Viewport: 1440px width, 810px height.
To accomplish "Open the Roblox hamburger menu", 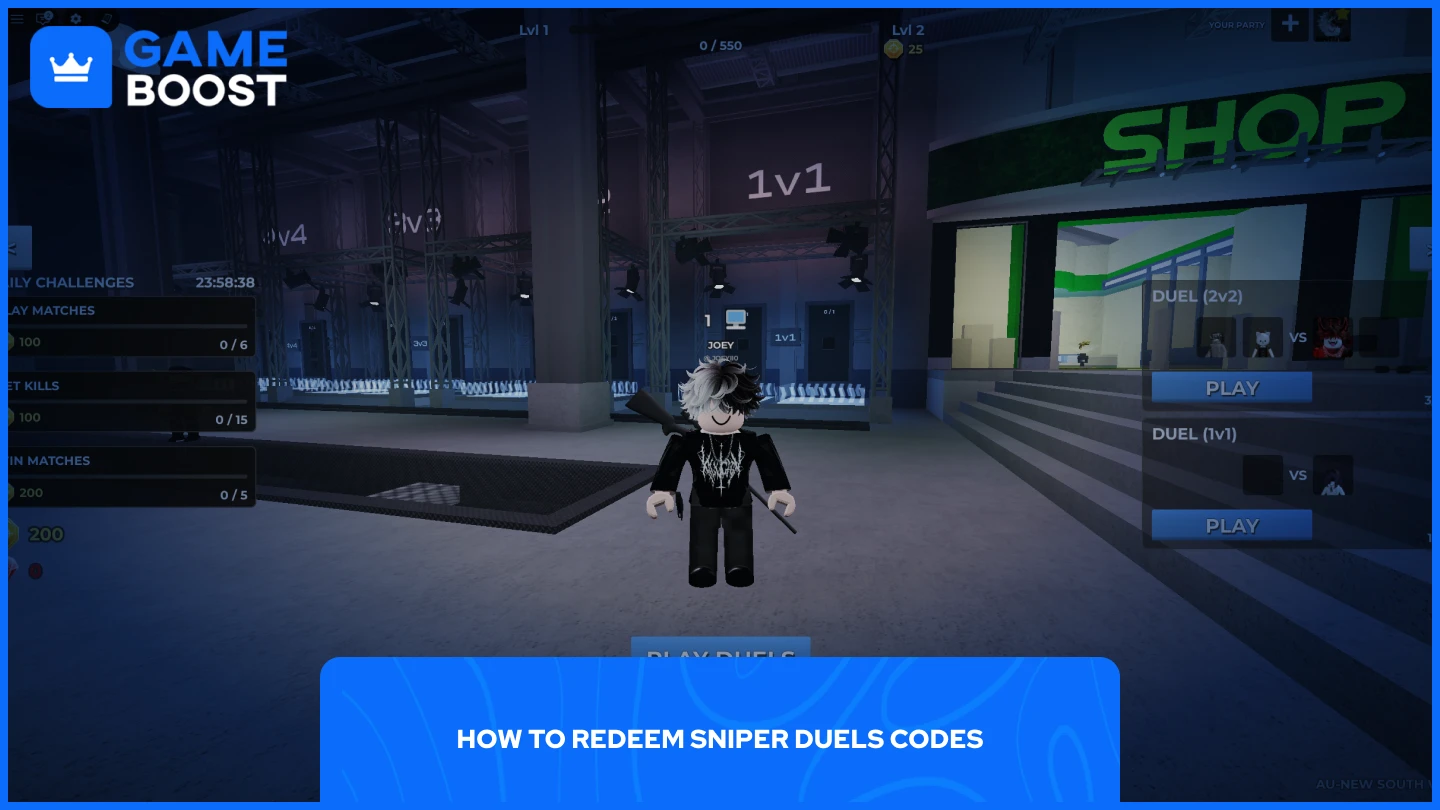I will (17, 18).
